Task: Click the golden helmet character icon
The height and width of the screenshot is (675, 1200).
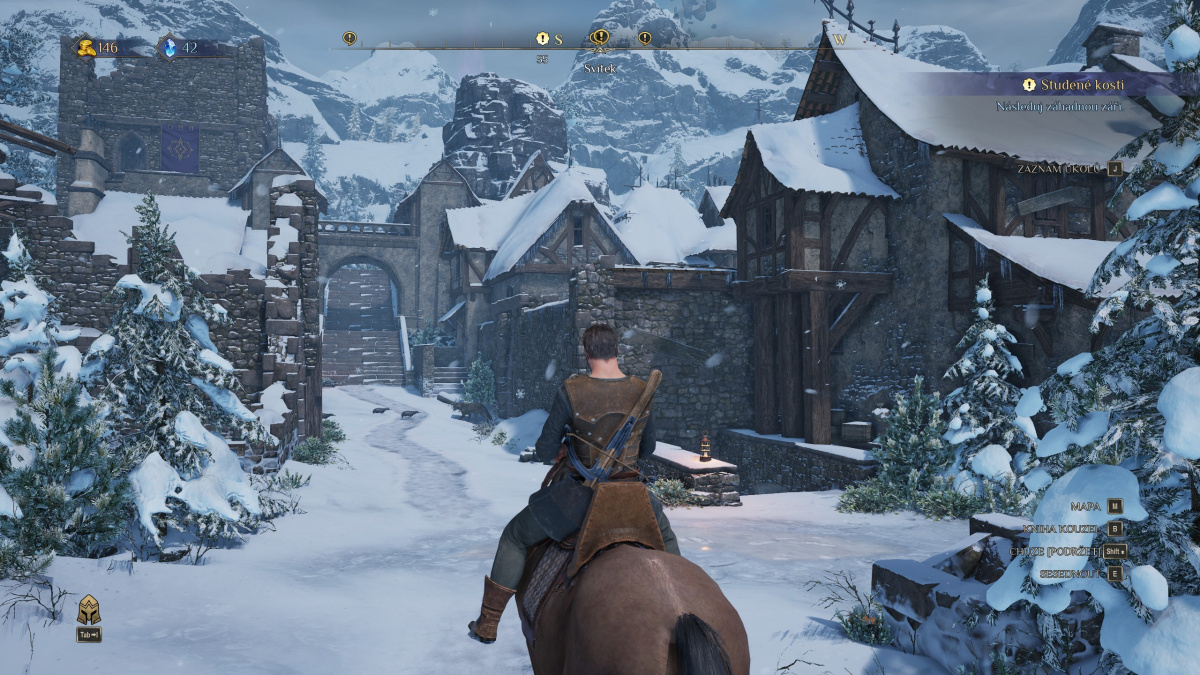Action: 88,609
